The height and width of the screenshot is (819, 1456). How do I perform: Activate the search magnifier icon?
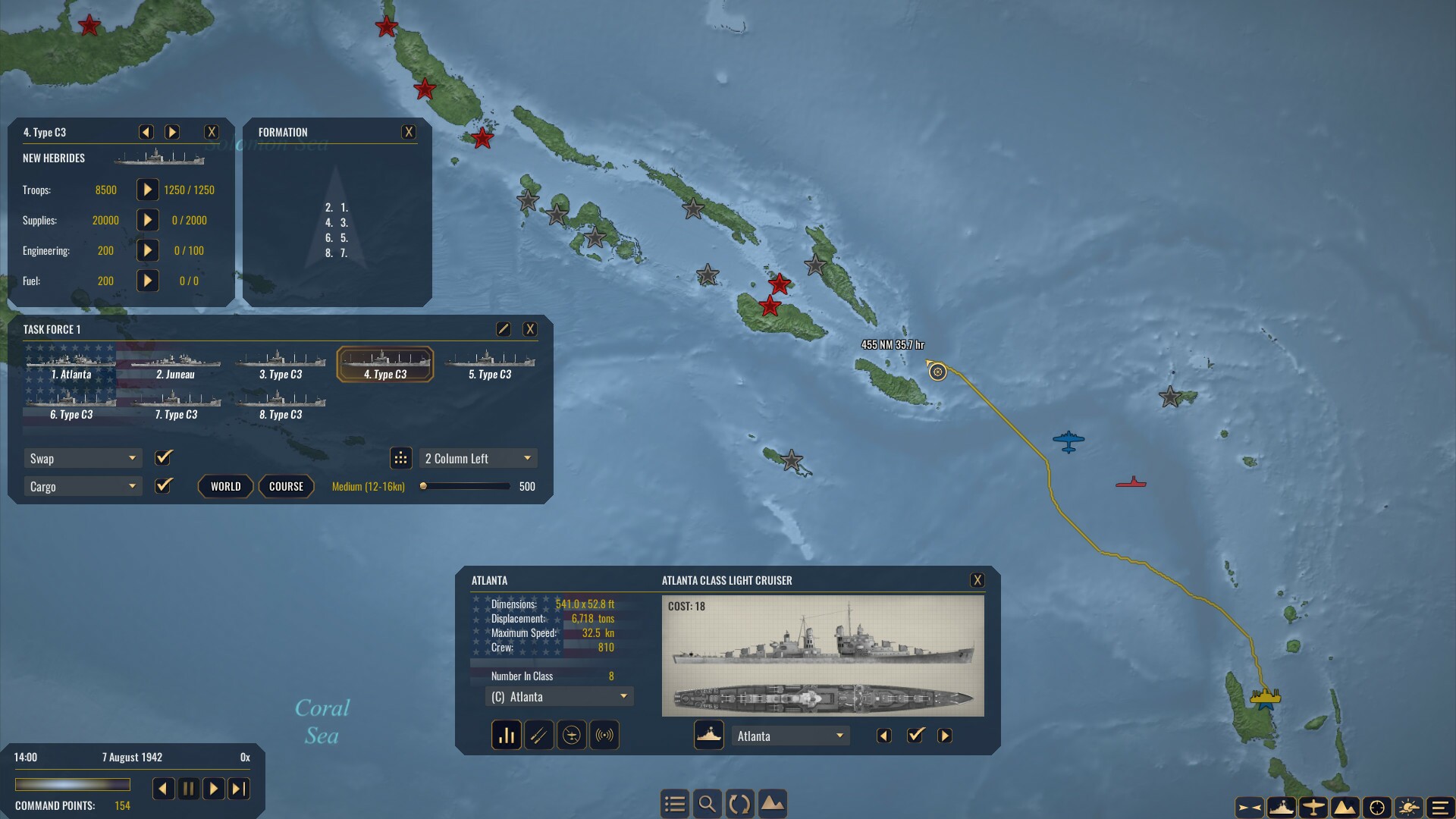pyautogui.click(x=708, y=803)
